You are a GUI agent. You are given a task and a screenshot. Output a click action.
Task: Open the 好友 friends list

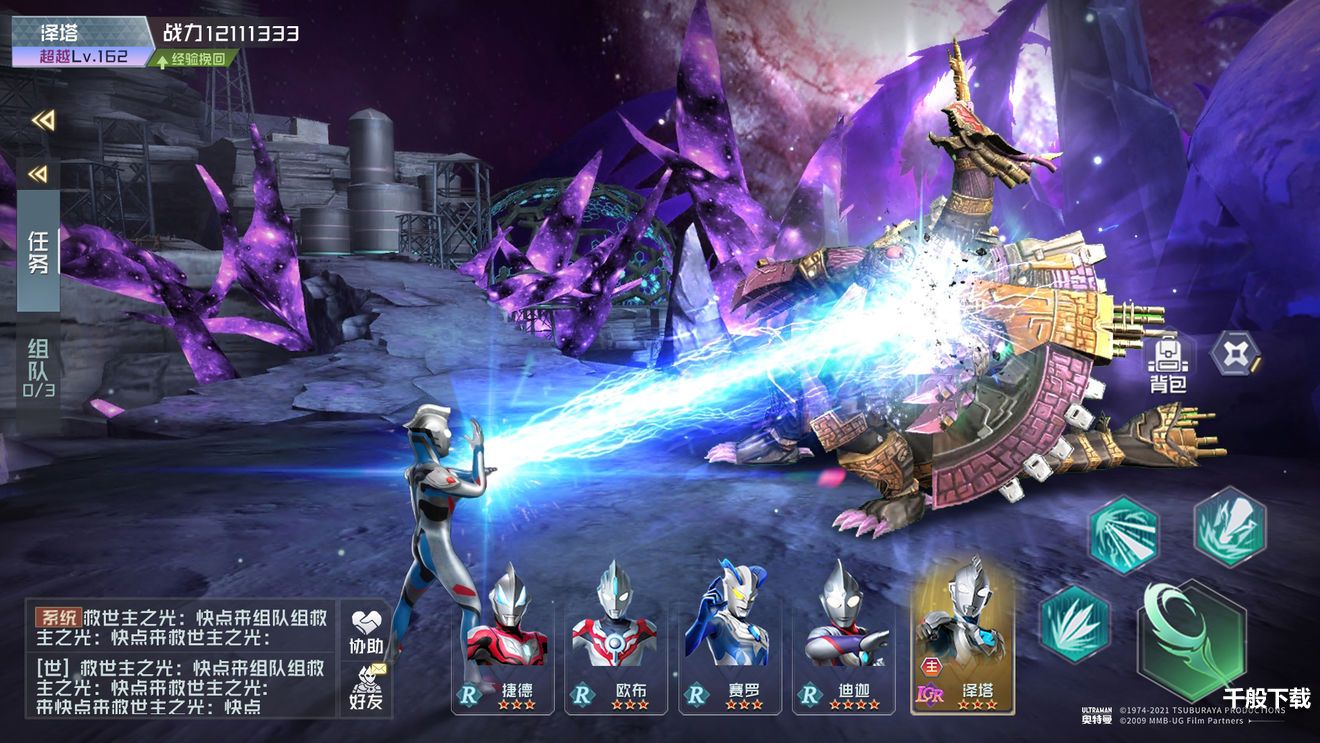[366, 689]
